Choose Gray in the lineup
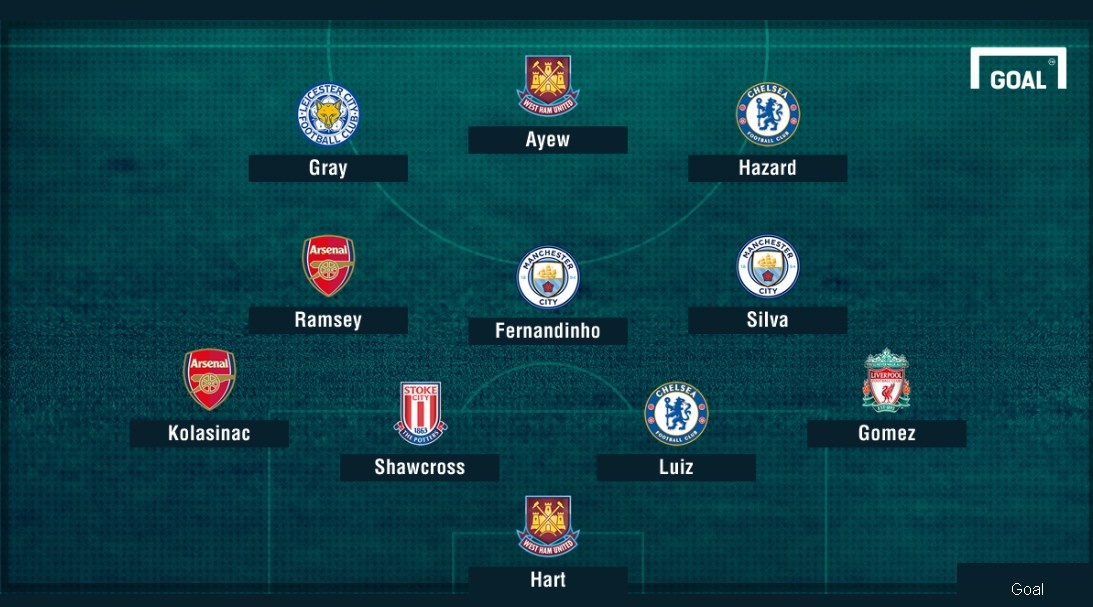Screen dimensions: 1093x607 (328, 168)
